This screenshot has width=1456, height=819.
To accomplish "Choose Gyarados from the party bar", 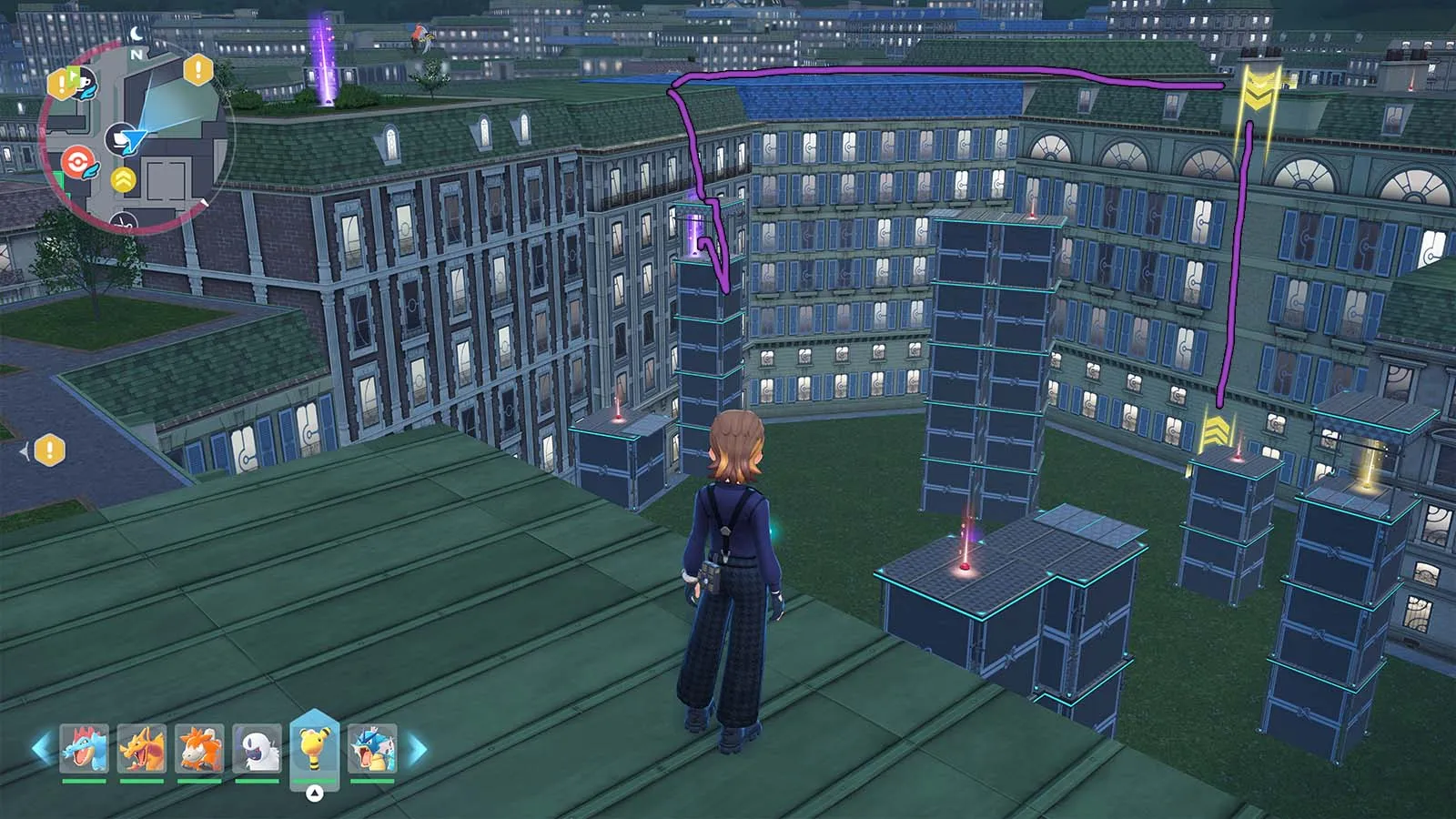I will [x=372, y=748].
